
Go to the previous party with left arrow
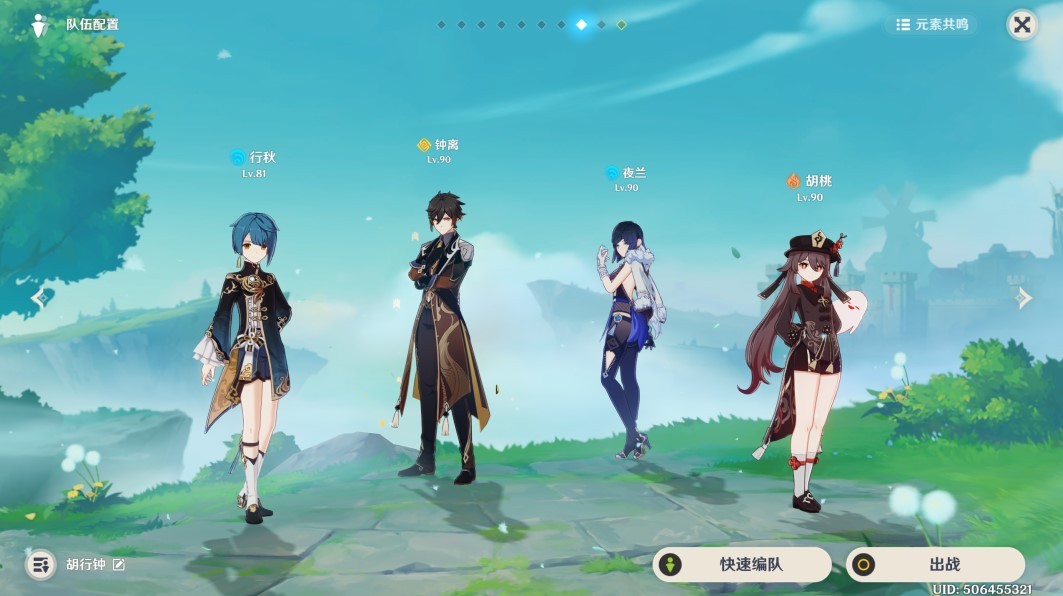click(39, 298)
